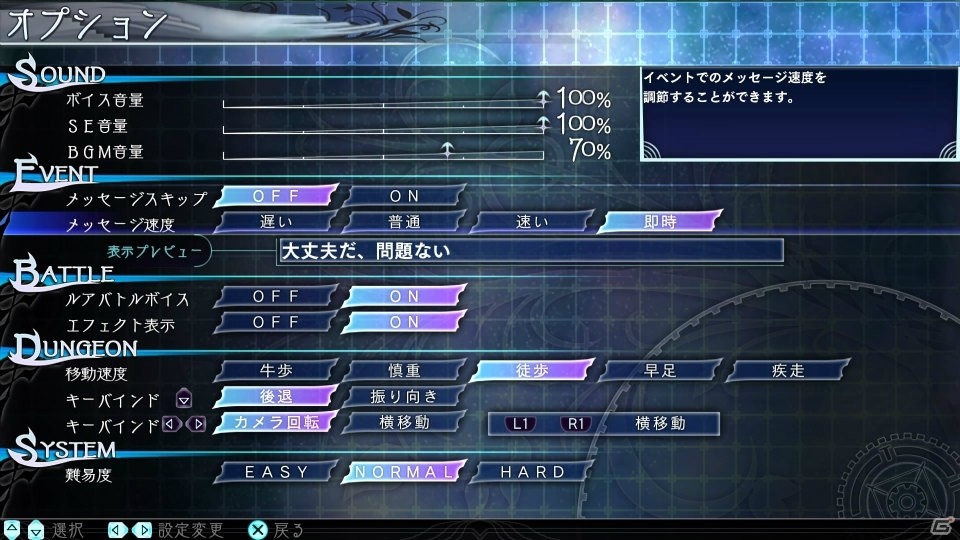Adjust the SE音量 sound effect slider

tap(383, 125)
